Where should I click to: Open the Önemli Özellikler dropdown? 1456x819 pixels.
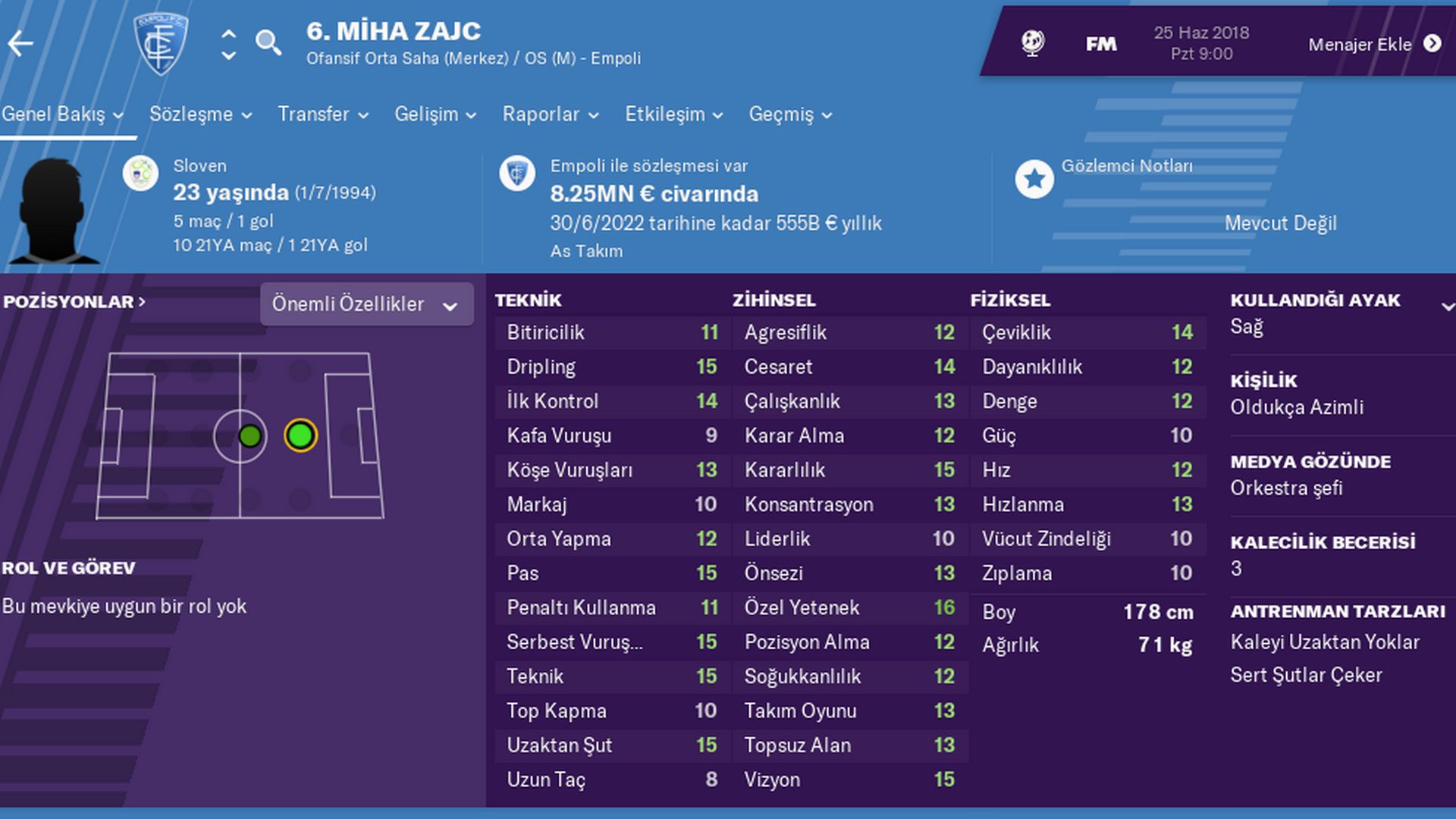click(366, 304)
